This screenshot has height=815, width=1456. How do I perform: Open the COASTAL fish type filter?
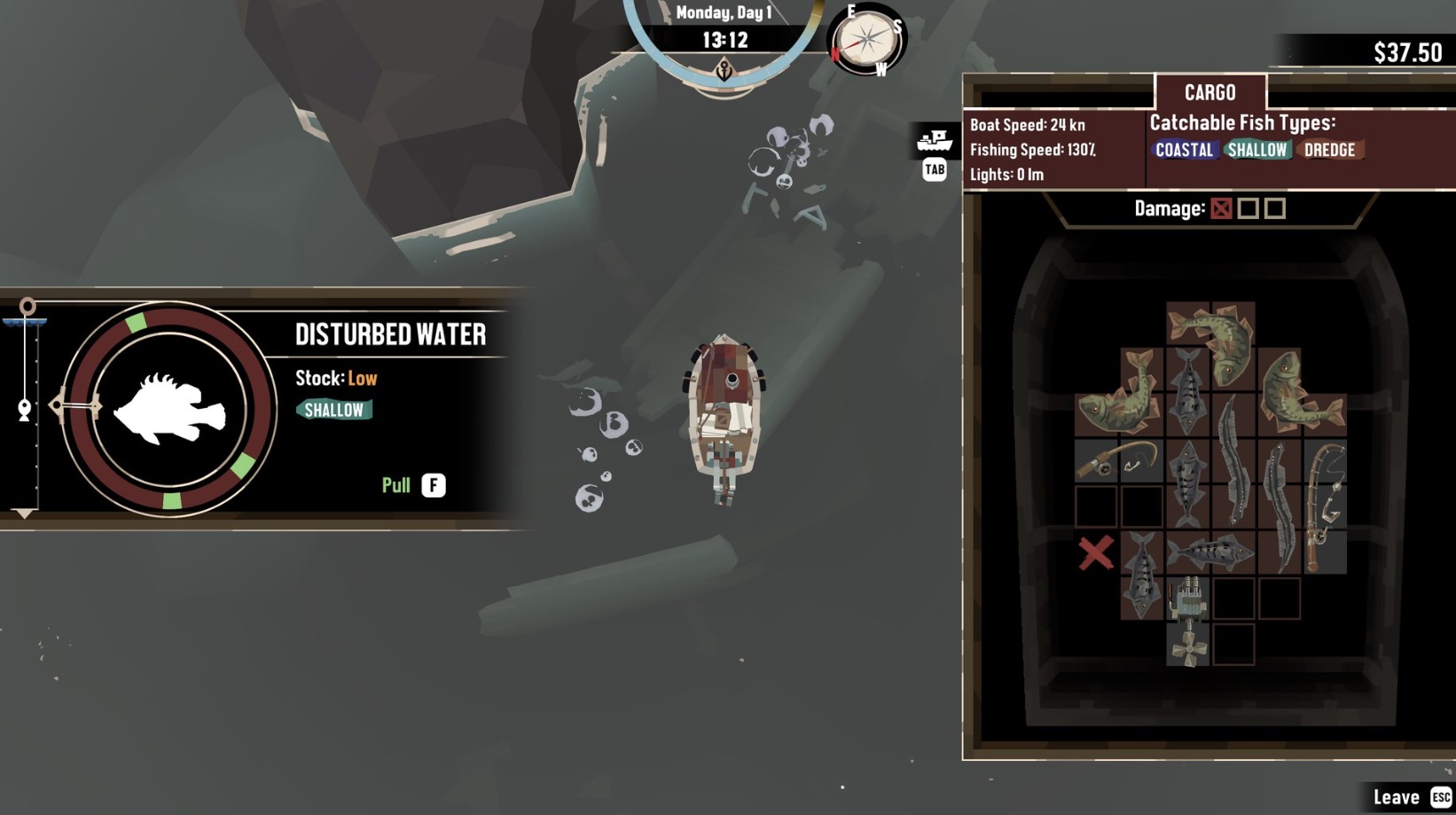pyautogui.click(x=1184, y=150)
